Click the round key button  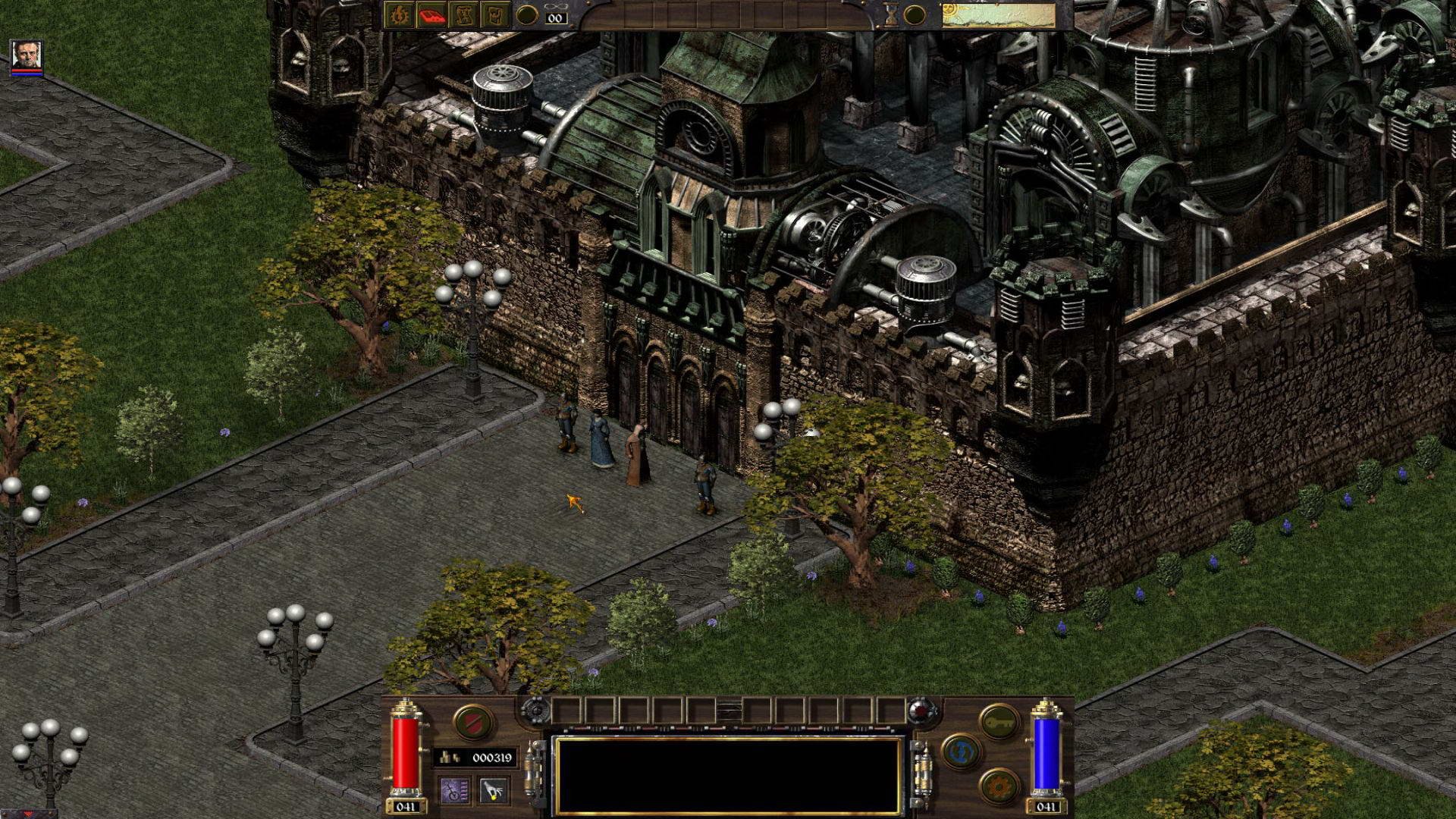pyautogui.click(x=999, y=722)
